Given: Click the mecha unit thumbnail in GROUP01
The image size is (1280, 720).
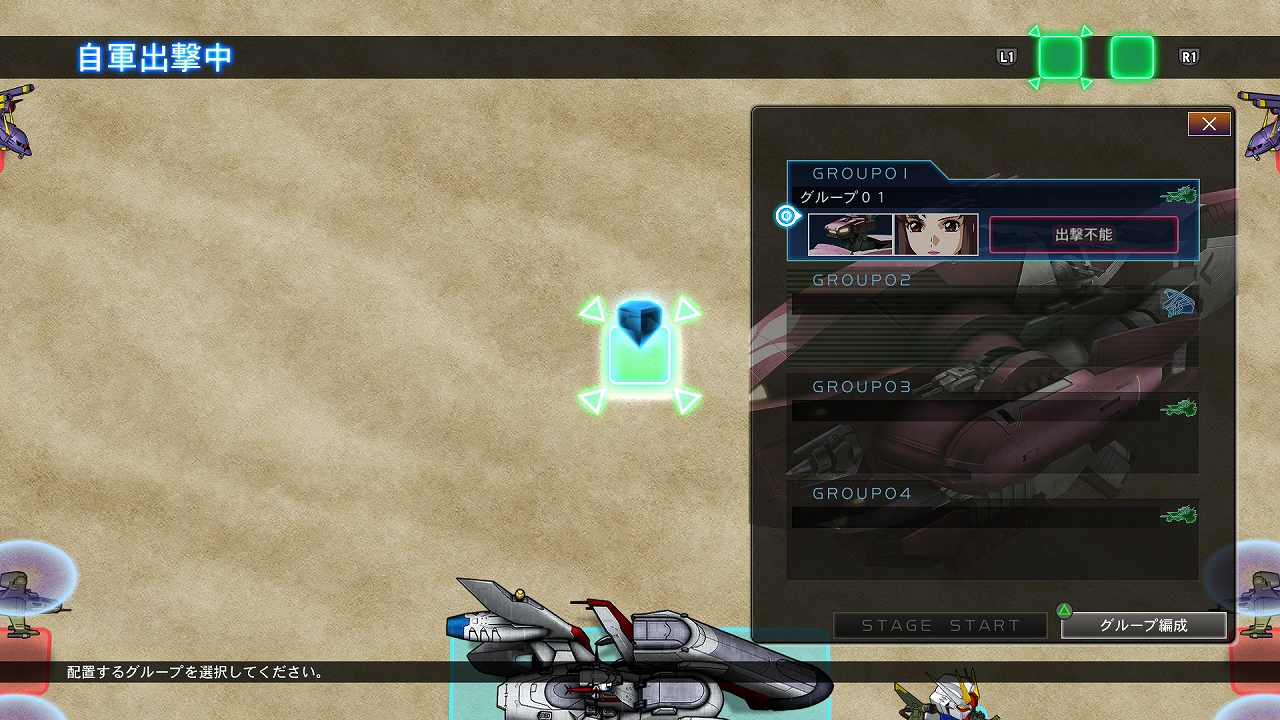Looking at the screenshot, I should (852, 235).
